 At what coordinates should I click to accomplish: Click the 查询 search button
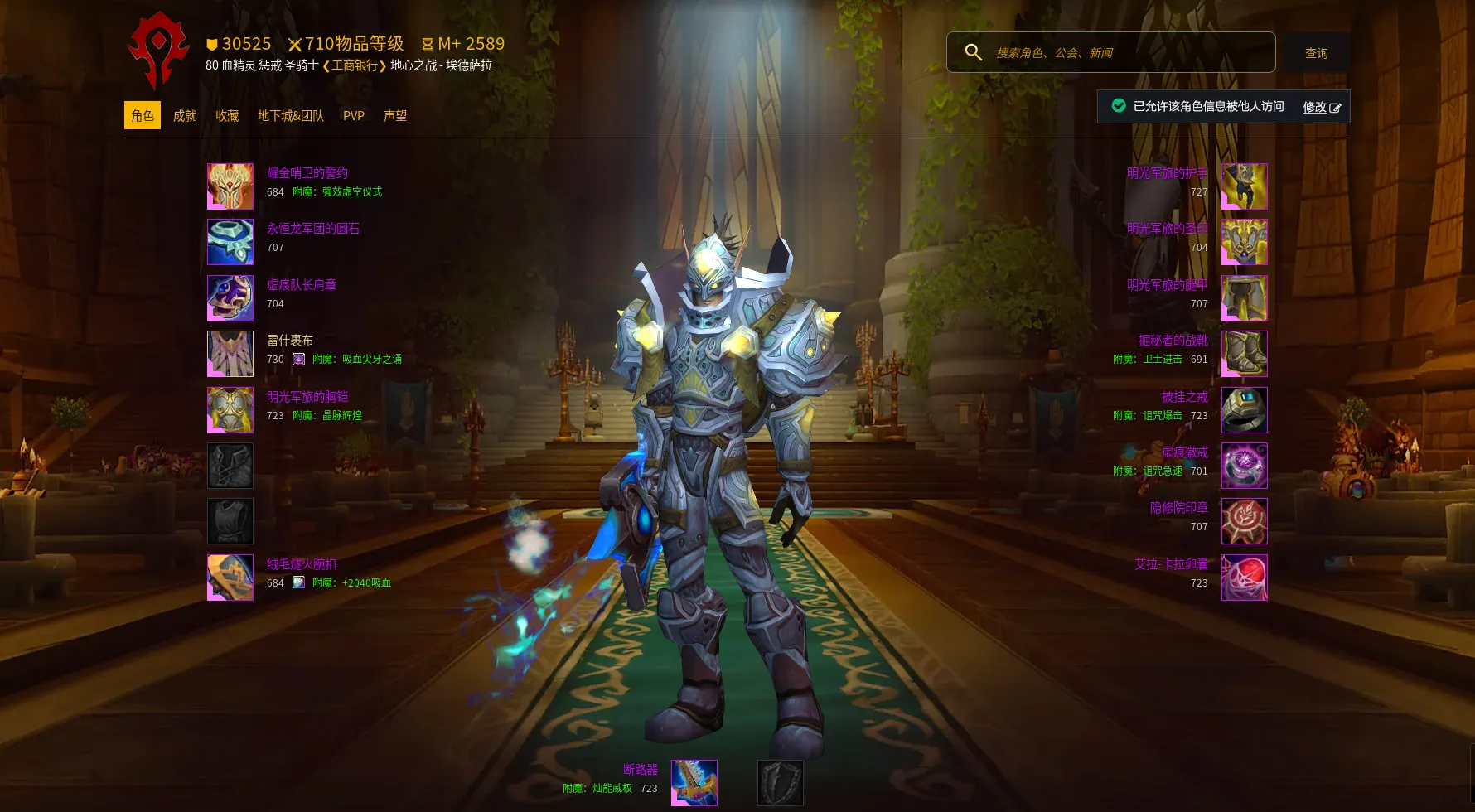pyautogui.click(x=1316, y=53)
